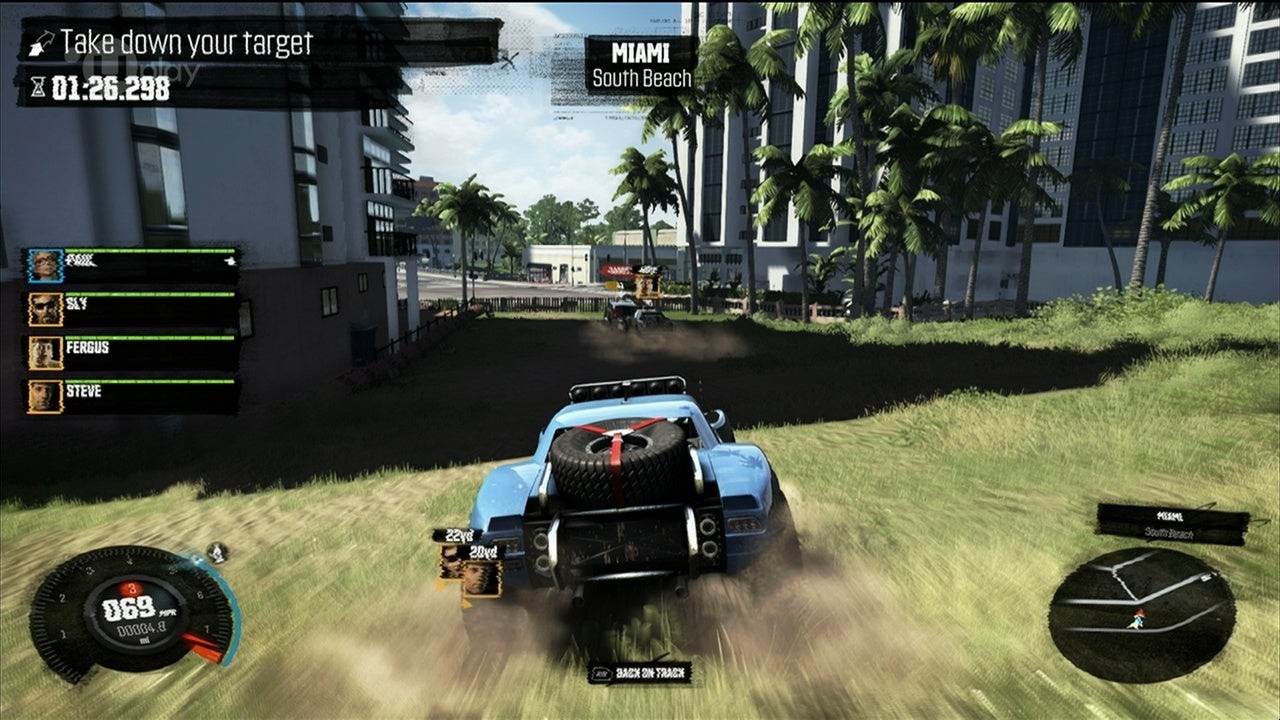Select Sly in the crew list
Image resolution: width=1280 pixels, height=720 pixels.
(132, 310)
